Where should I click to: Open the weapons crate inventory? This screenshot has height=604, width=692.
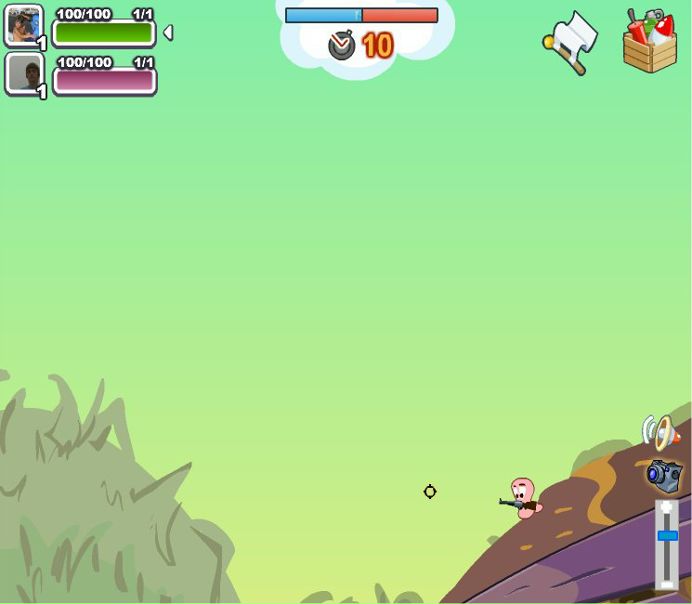pyautogui.click(x=650, y=42)
